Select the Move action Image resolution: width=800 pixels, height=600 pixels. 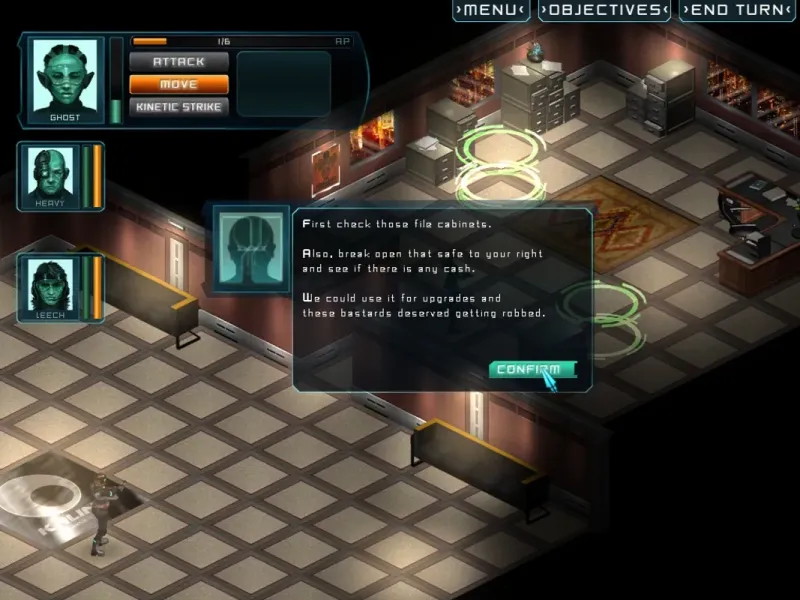click(179, 85)
